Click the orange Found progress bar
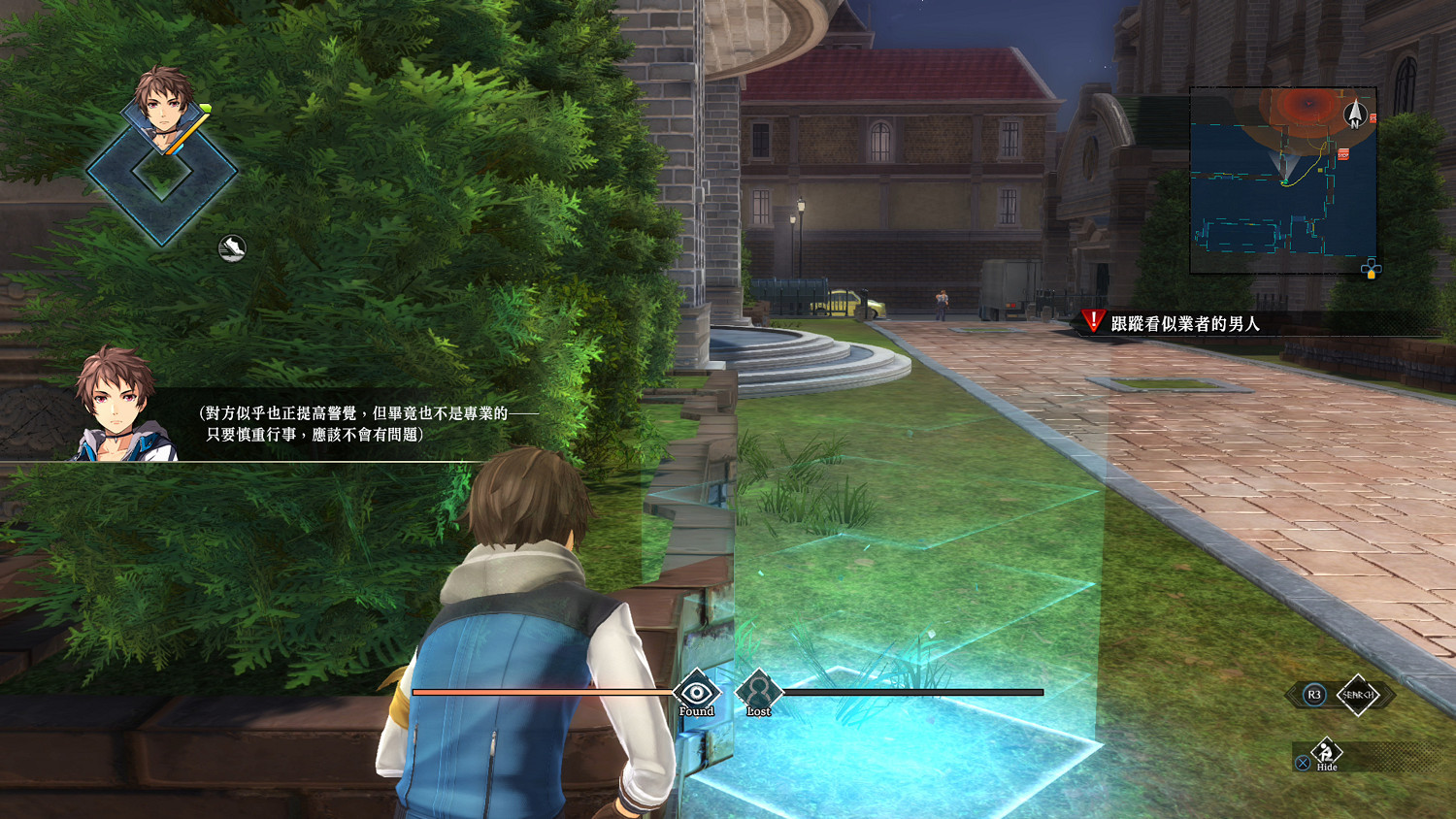This screenshot has height=819, width=1456. click(x=544, y=692)
